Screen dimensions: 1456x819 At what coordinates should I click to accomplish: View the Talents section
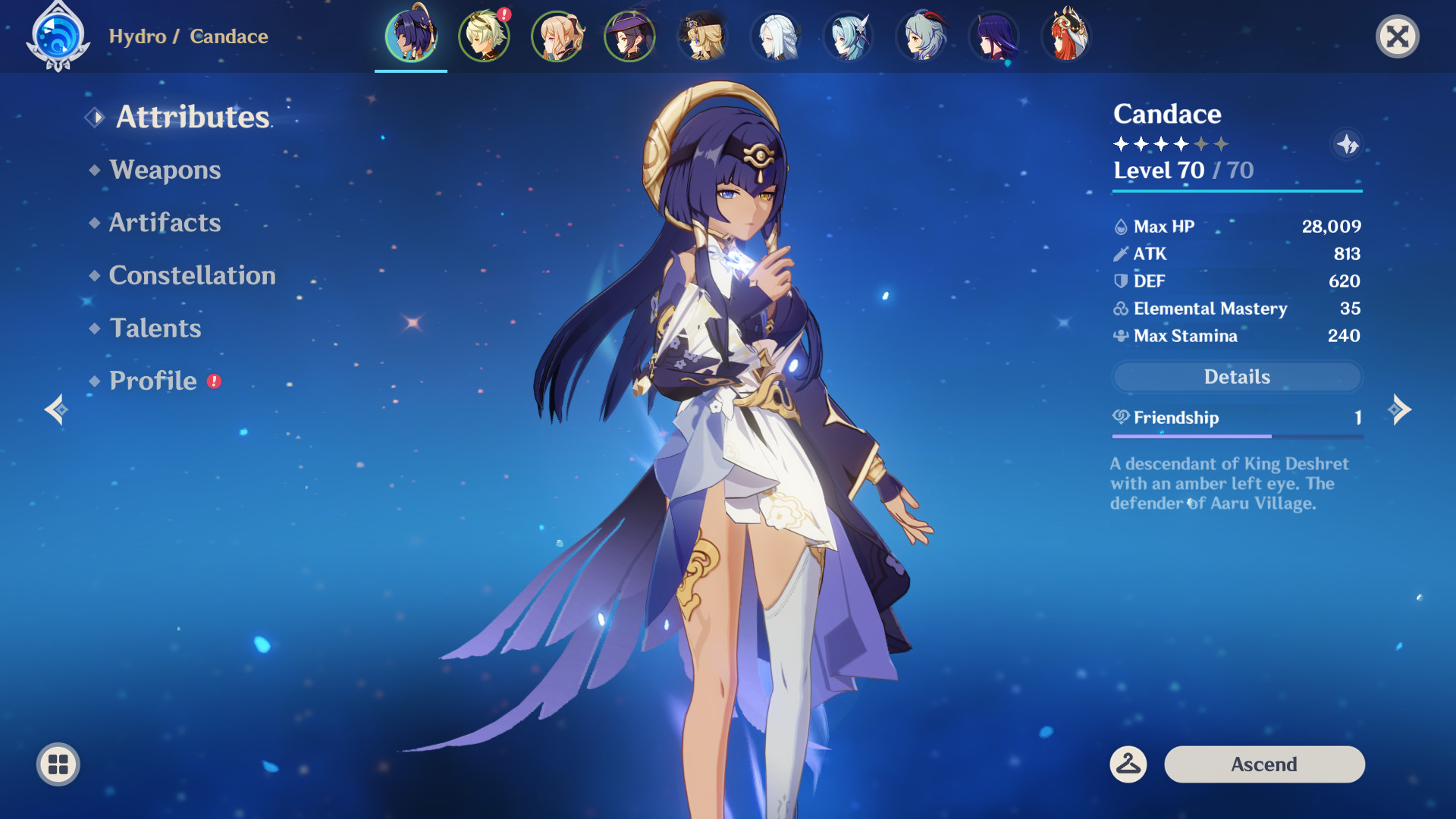click(x=155, y=328)
